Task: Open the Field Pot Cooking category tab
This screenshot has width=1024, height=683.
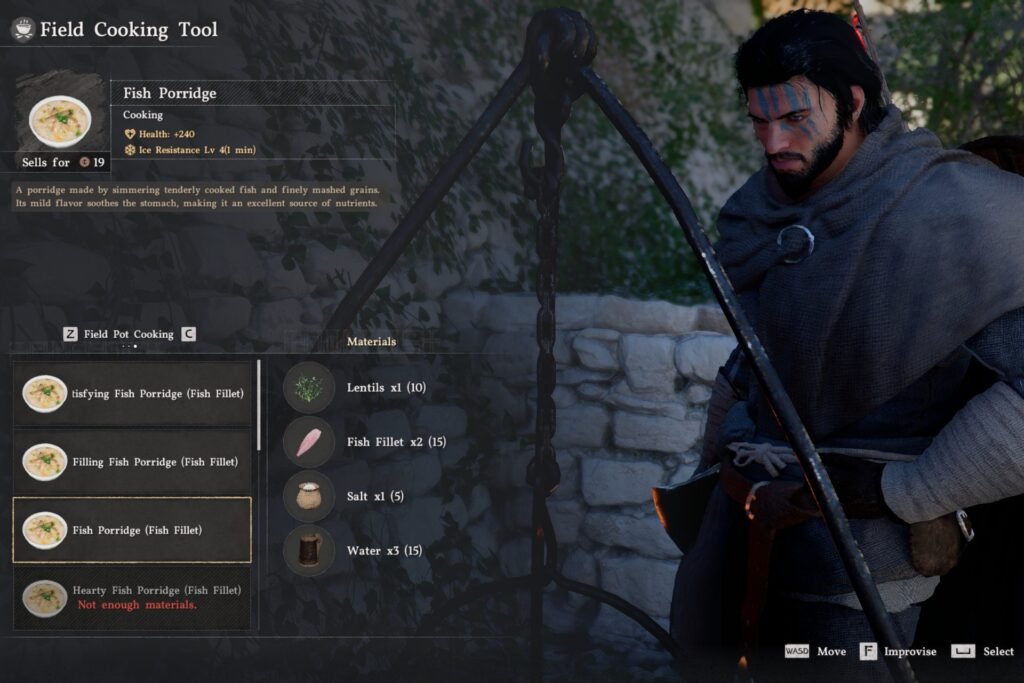Action: (128, 334)
